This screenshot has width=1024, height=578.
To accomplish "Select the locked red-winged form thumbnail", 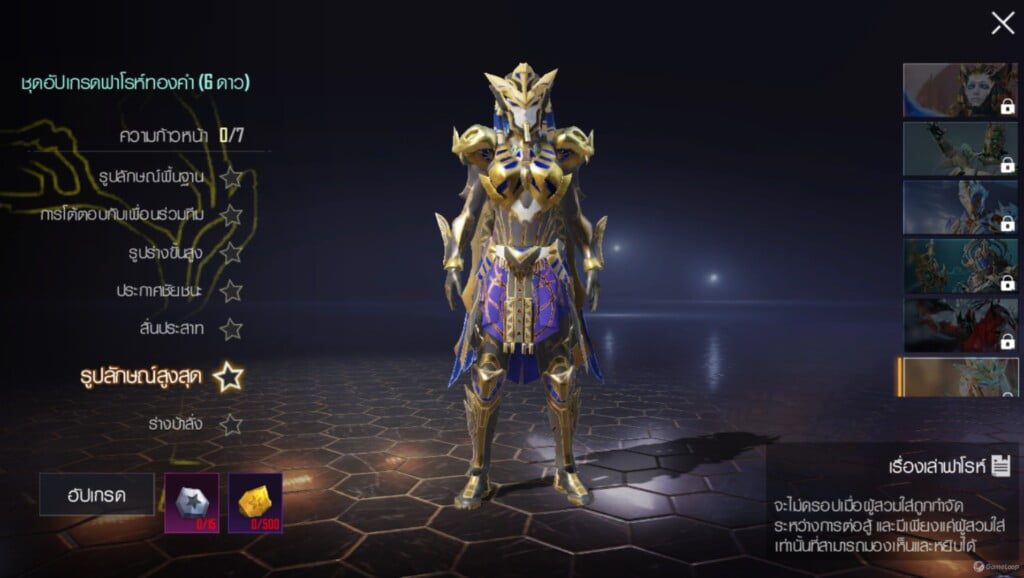I will 960,324.
